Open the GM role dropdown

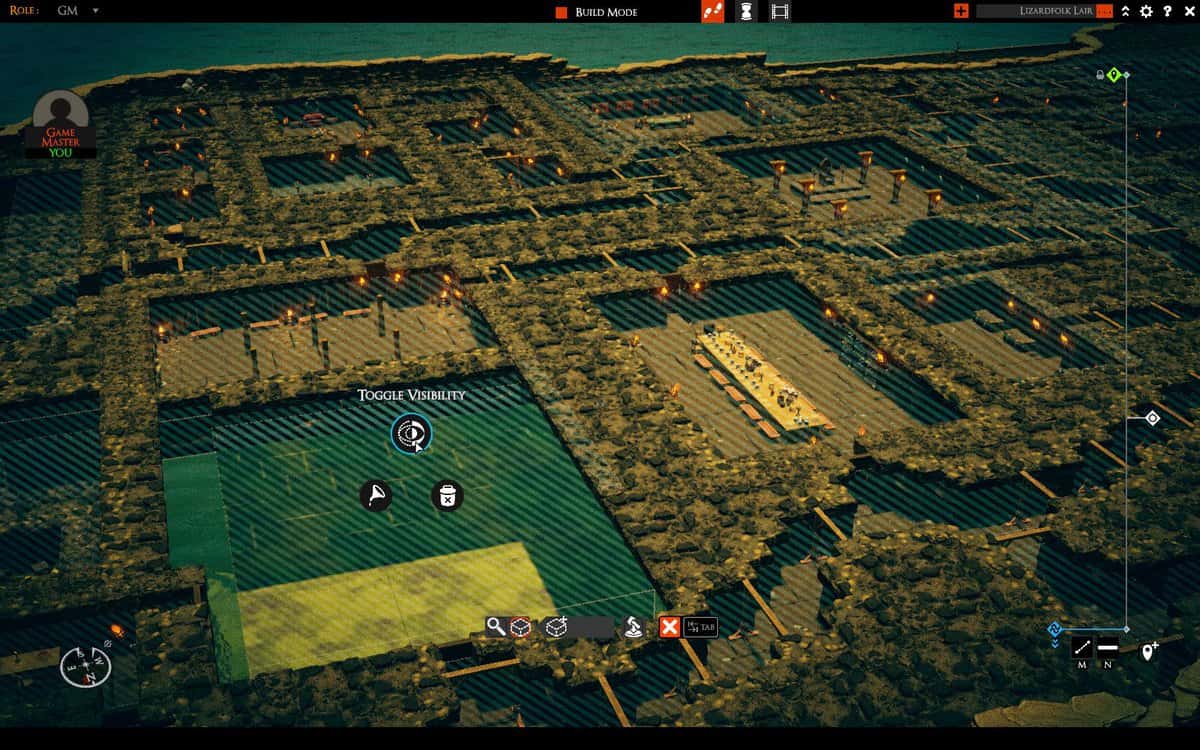tap(95, 11)
